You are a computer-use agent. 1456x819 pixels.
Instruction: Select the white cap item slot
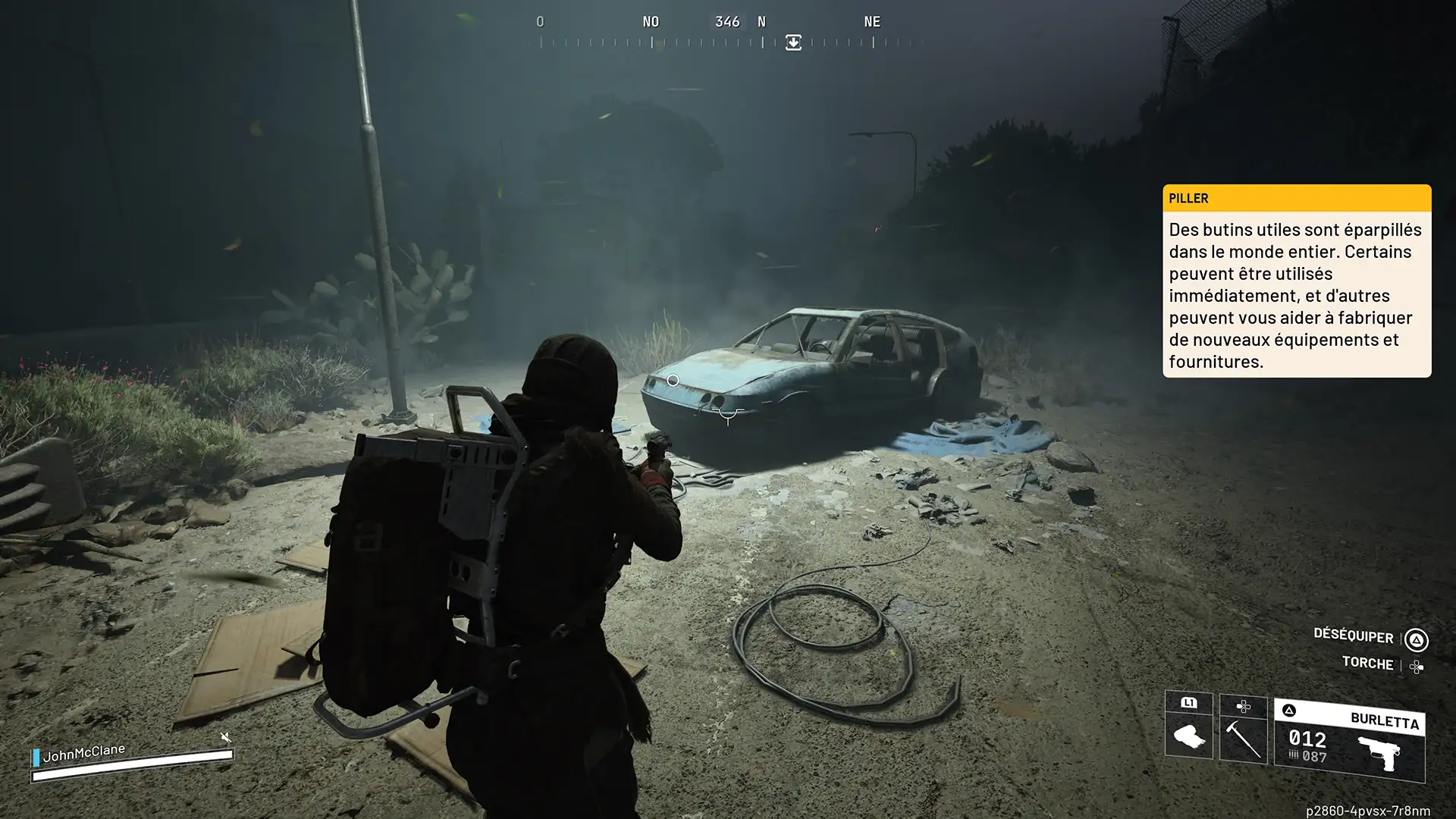pos(1188,735)
